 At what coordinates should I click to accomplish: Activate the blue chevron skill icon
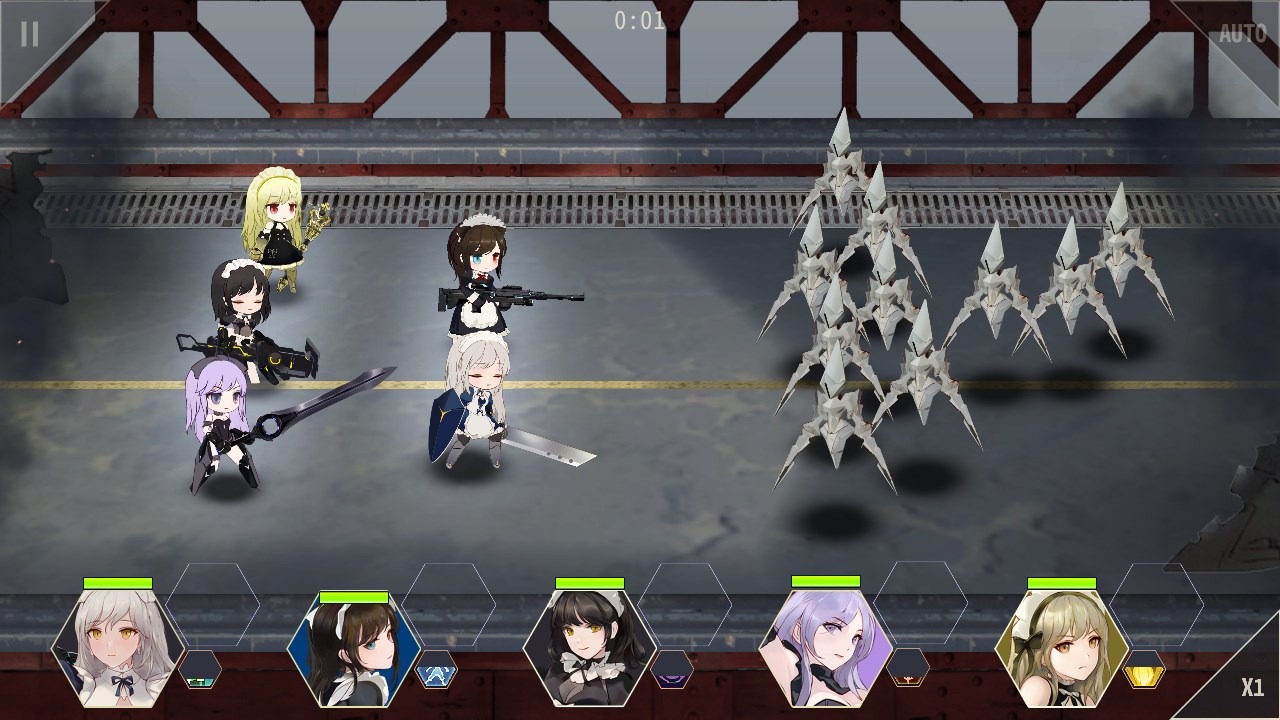[x=436, y=670]
